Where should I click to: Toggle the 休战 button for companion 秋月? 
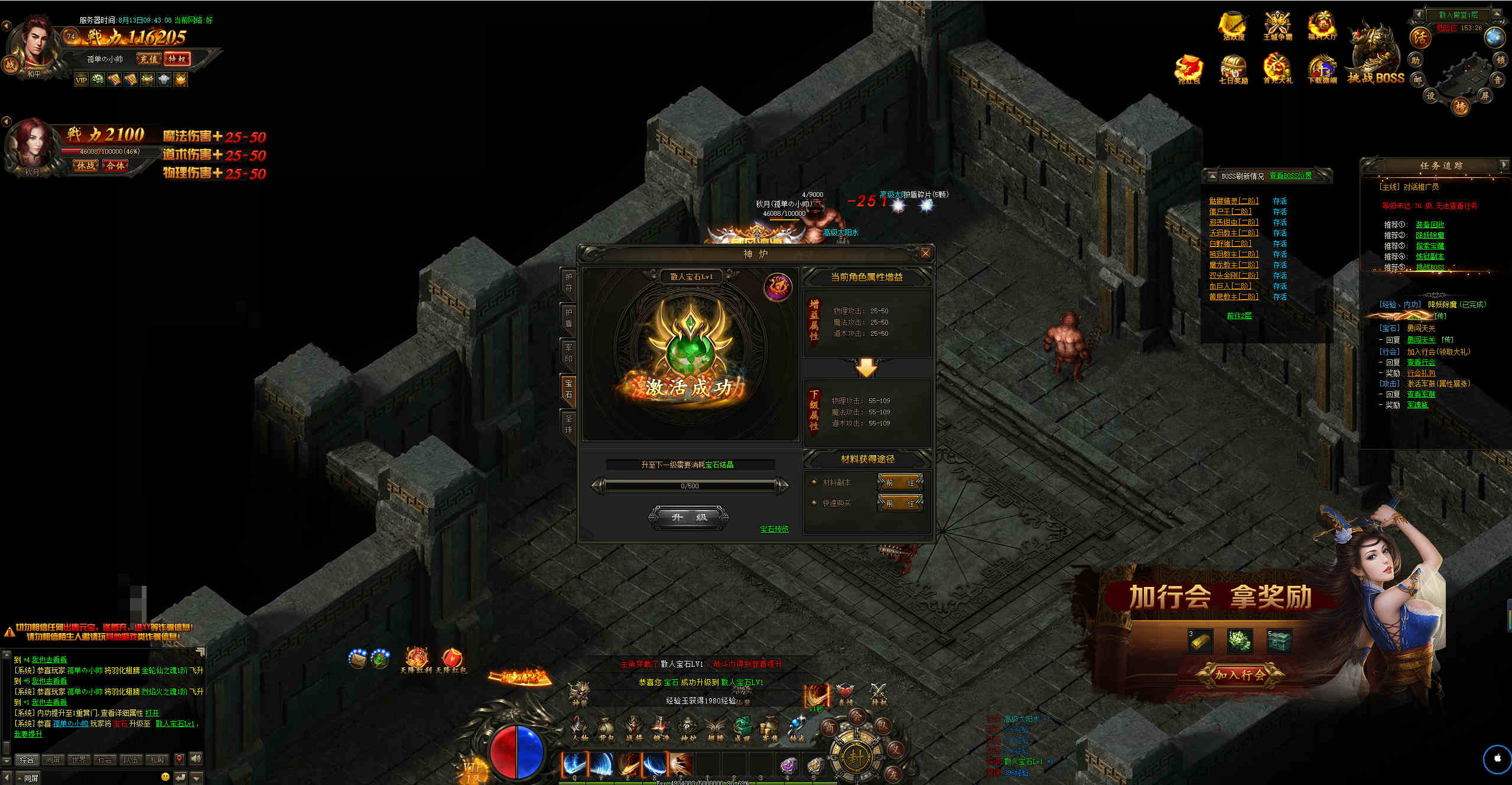tap(86, 166)
